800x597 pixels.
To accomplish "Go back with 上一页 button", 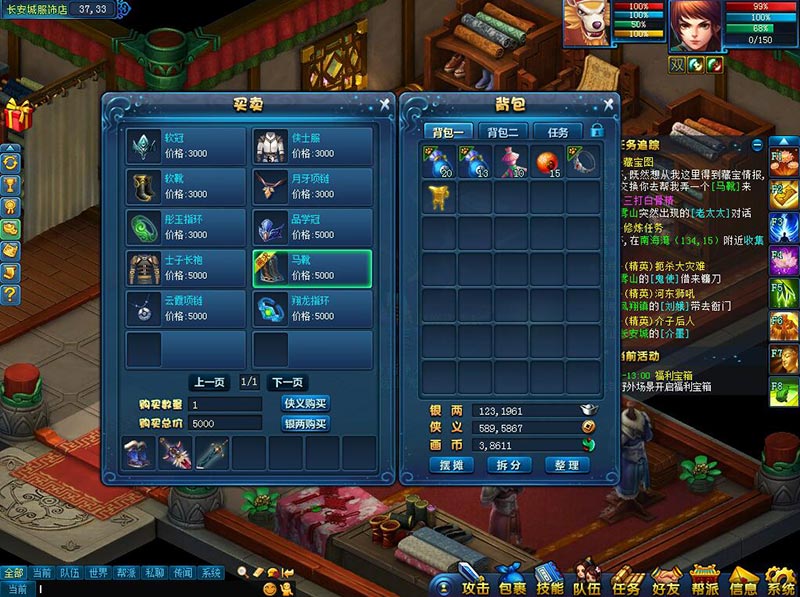I will click(x=208, y=382).
